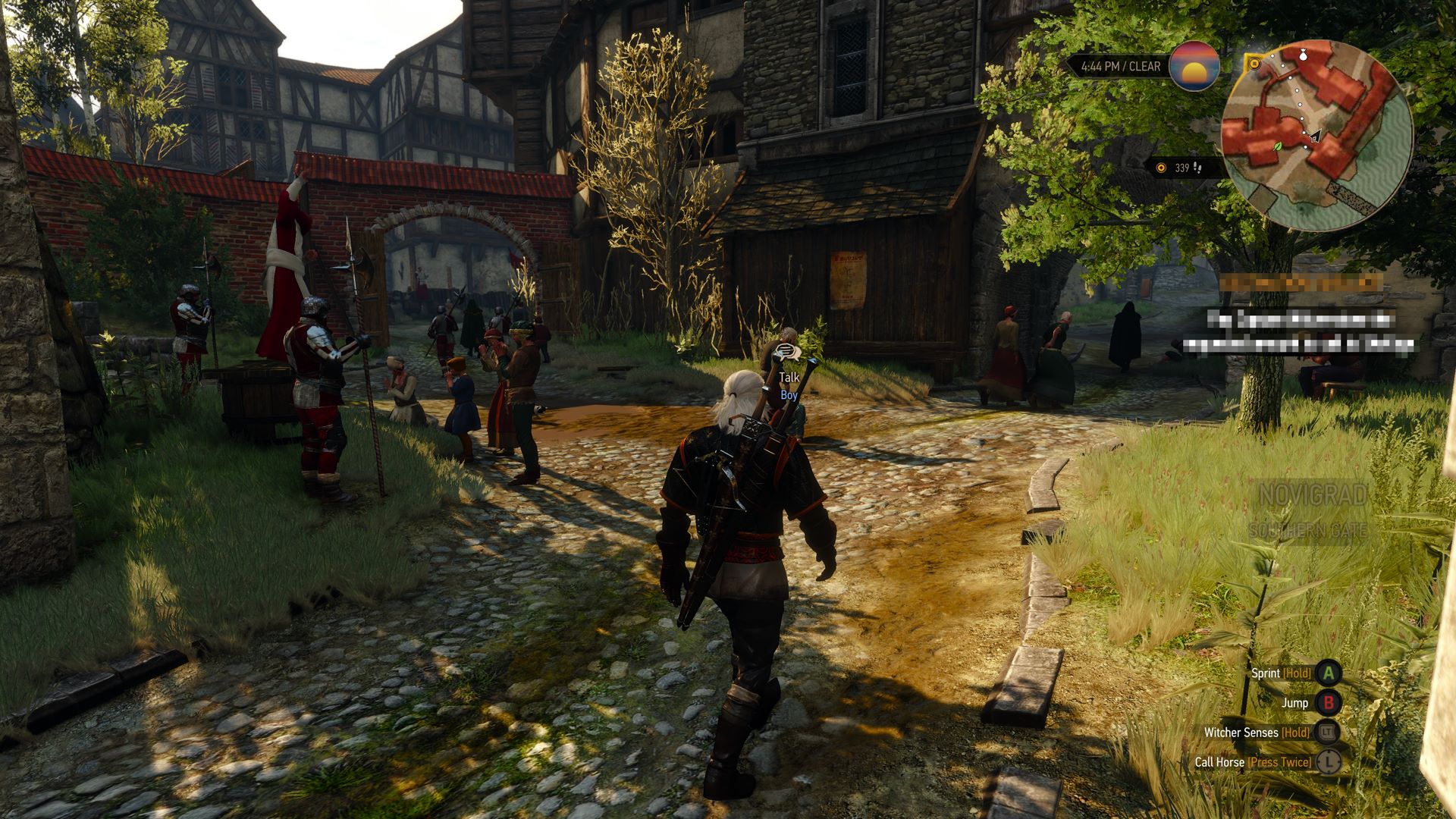Image resolution: width=1456 pixels, height=819 pixels.
Task: Click the footprints tracking icon near the coin count
Action: [1197, 168]
